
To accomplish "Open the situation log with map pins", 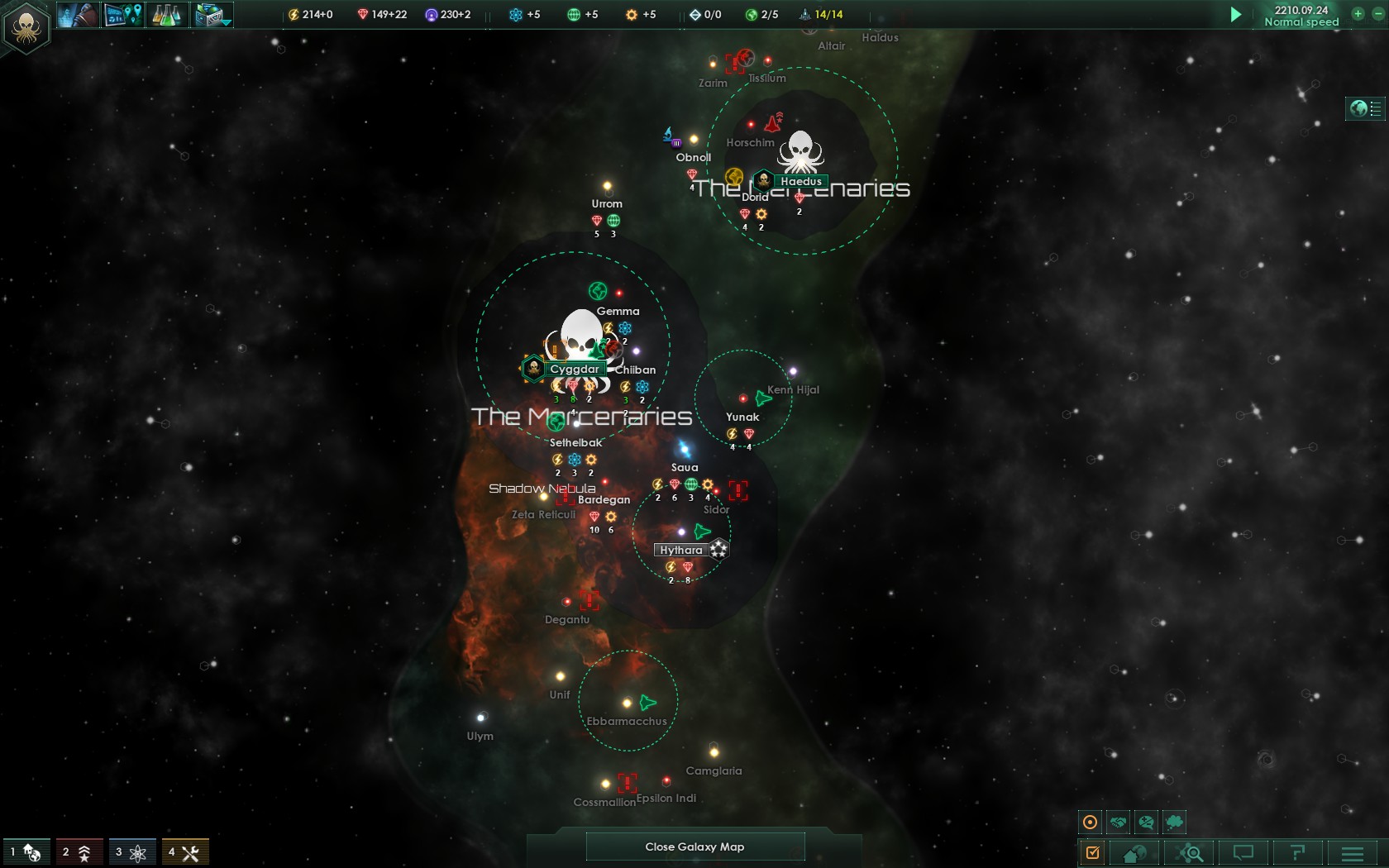I will (x=123, y=14).
